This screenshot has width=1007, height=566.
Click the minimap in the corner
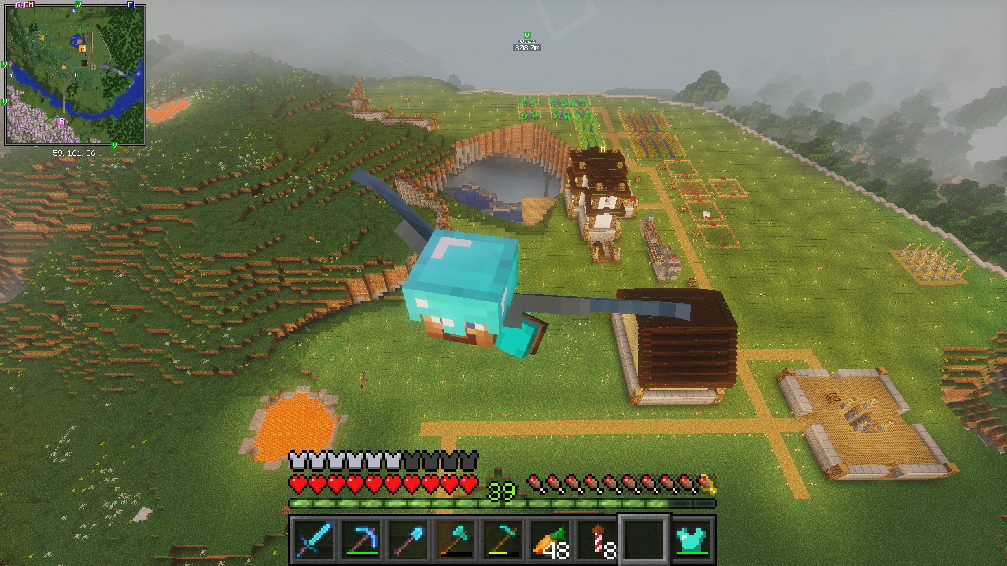[x=75, y=75]
